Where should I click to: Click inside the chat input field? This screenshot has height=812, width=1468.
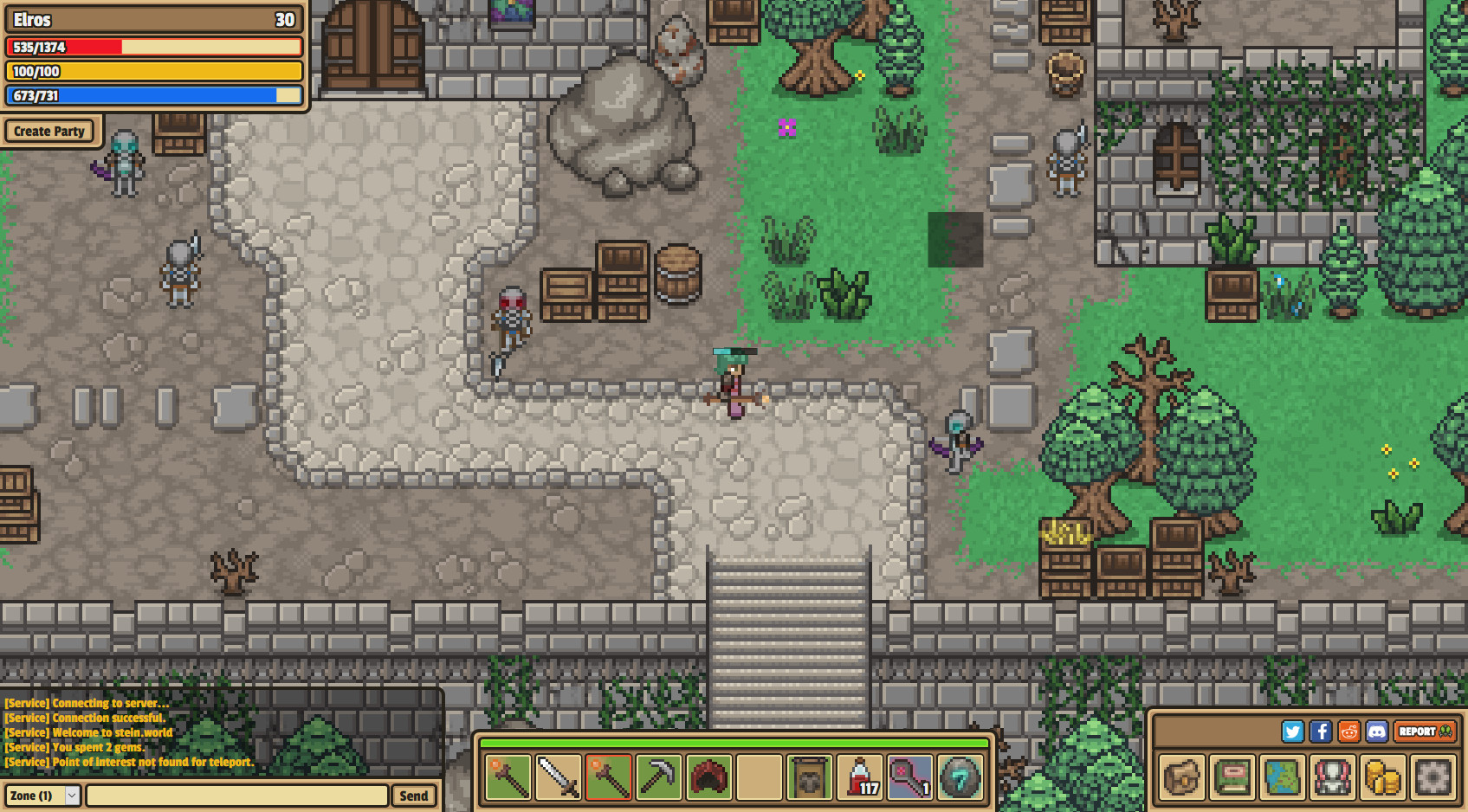238,794
